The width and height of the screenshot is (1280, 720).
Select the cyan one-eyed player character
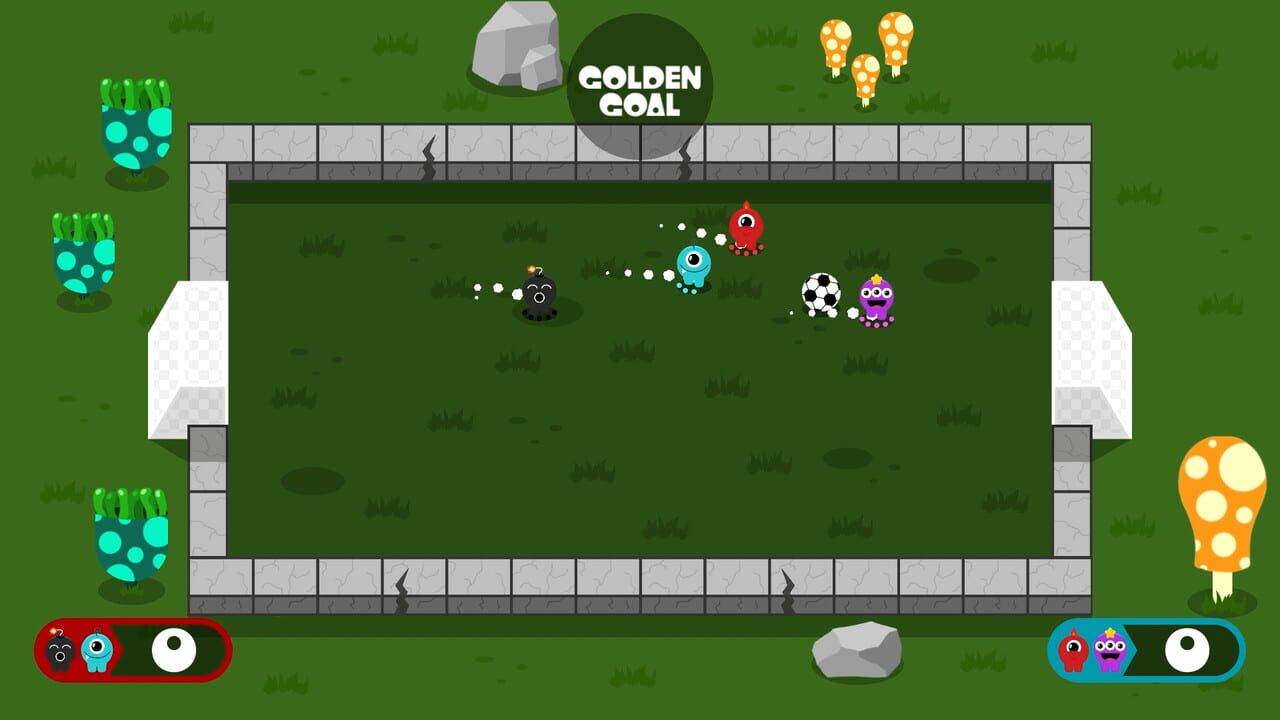(695, 262)
